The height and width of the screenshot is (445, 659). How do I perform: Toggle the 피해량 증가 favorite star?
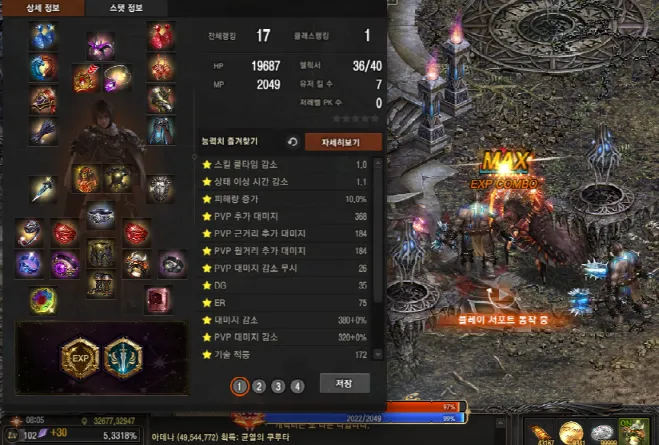tap(207, 198)
